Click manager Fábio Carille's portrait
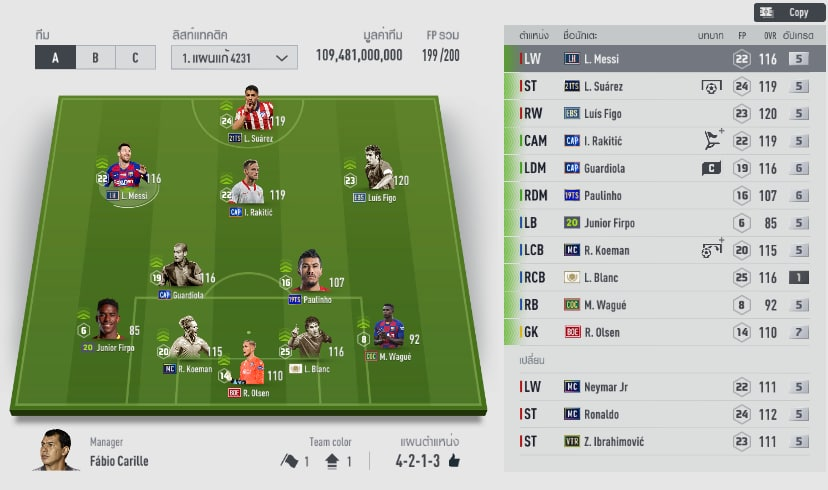This screenshot has width=828, height=490. click(x=58, y=450)
